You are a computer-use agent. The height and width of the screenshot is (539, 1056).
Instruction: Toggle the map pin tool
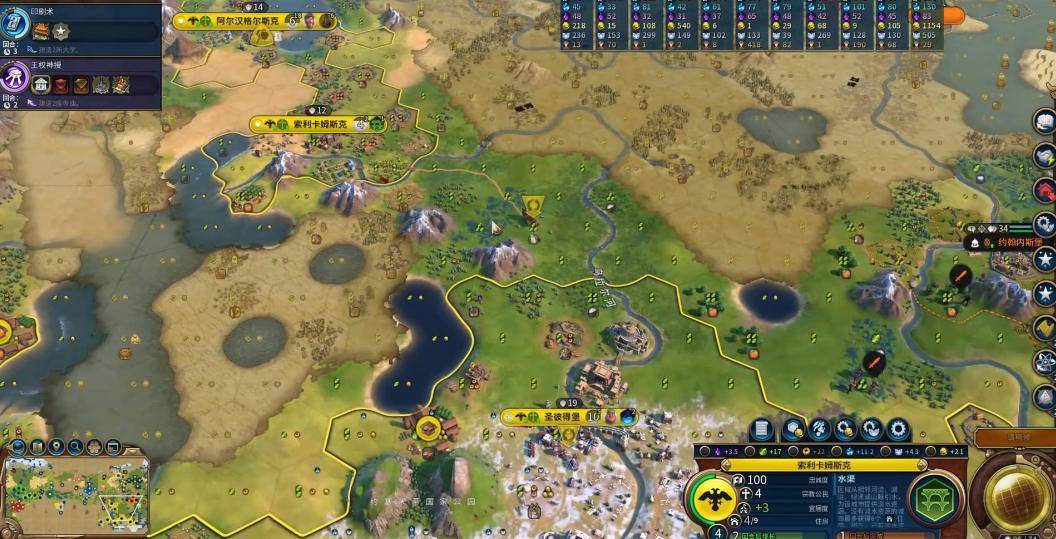56,447
